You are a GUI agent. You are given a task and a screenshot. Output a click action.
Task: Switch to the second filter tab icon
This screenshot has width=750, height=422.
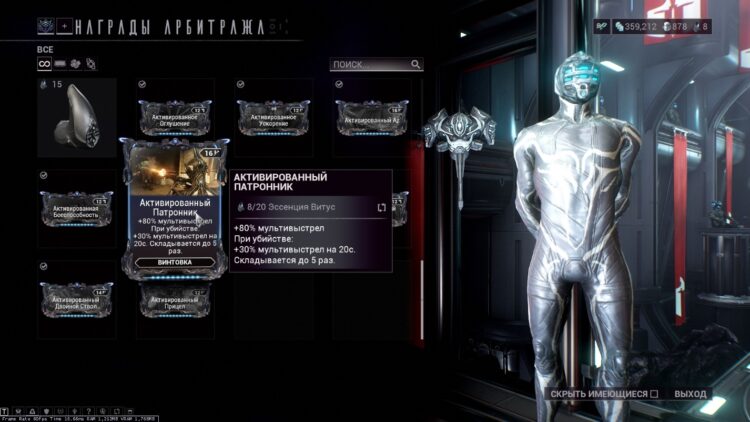click(59, 64)
